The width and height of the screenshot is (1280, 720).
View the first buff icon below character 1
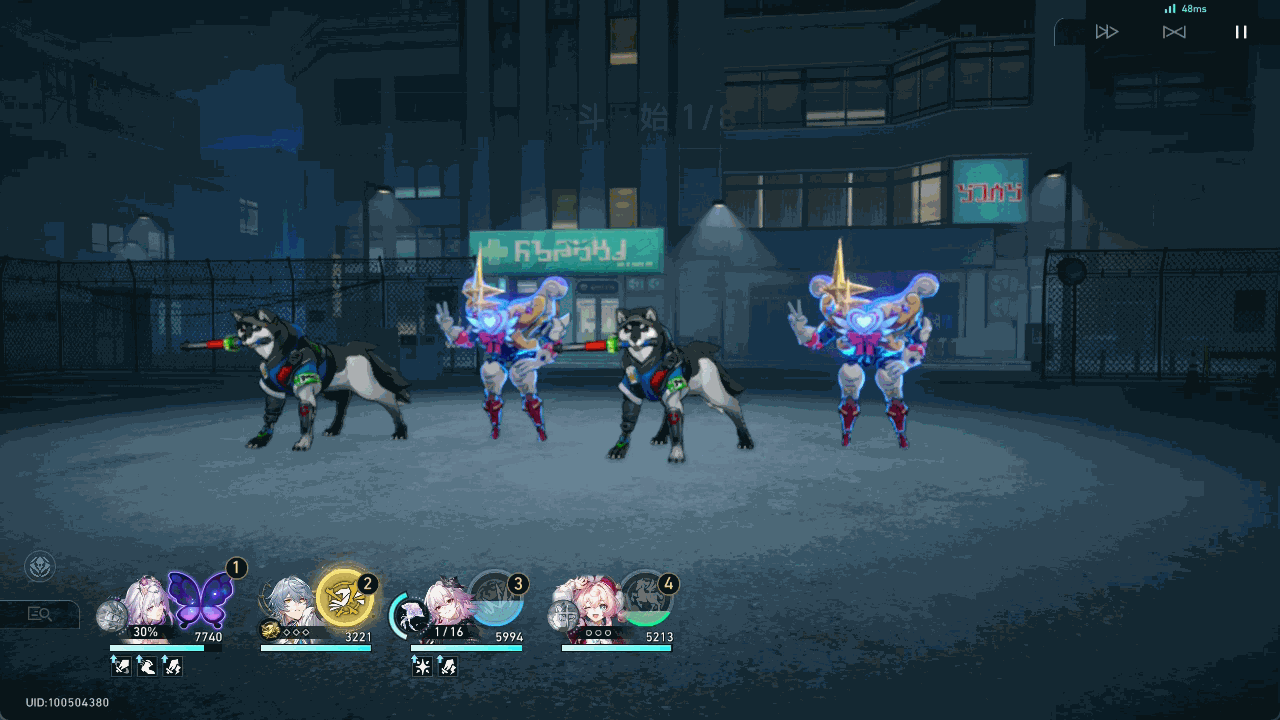(x=119, y=666)
